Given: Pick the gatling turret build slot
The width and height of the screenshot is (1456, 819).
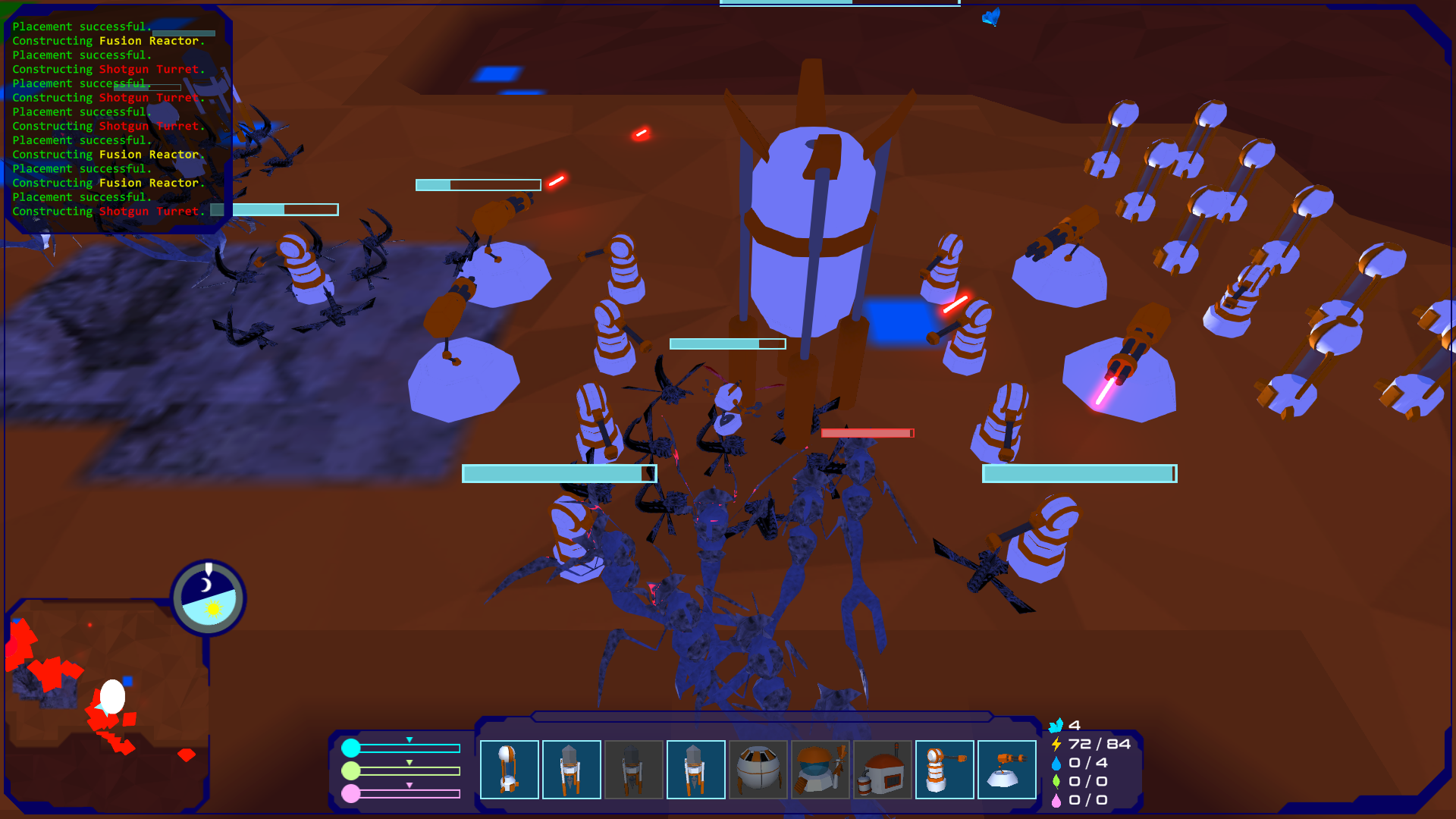Looking at the screenshot, I should [1007, 770].
